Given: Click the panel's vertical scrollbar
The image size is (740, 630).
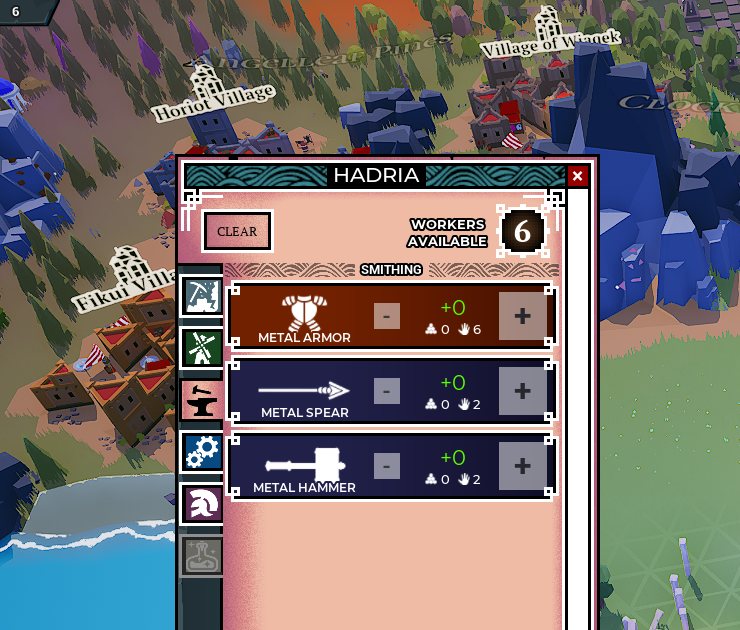Looking at the screenshot, I should [x=577, y=400].
